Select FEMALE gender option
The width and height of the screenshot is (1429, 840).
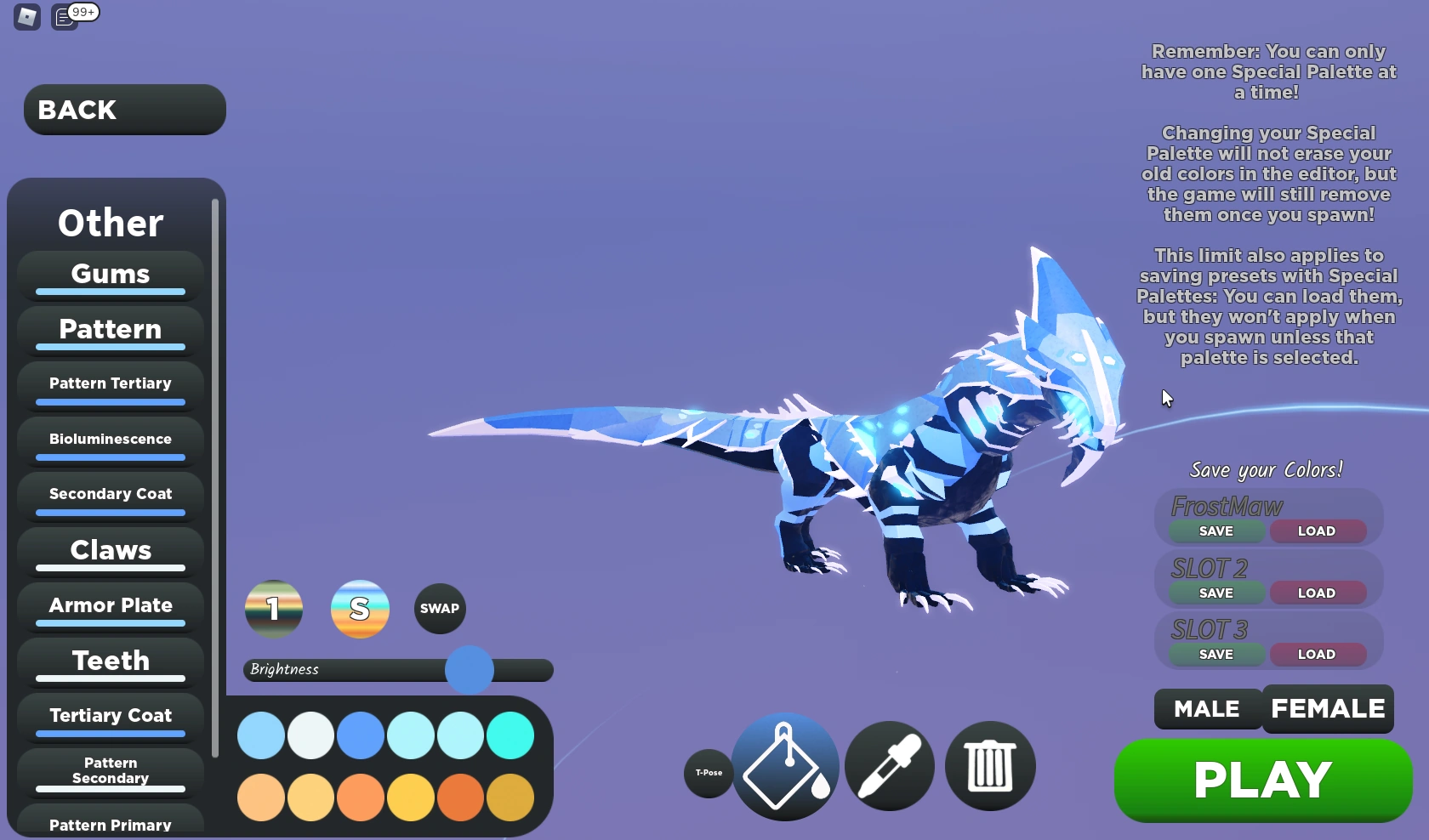[x=1328, y=708]
